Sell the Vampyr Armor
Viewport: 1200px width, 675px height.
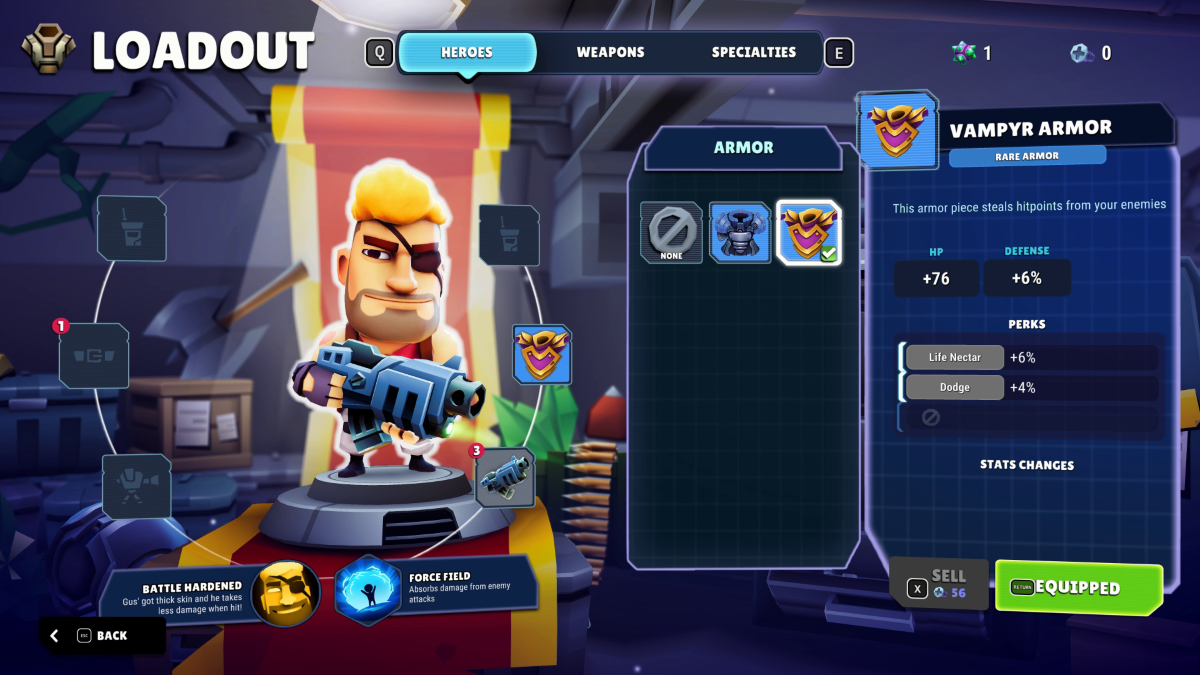938,584
